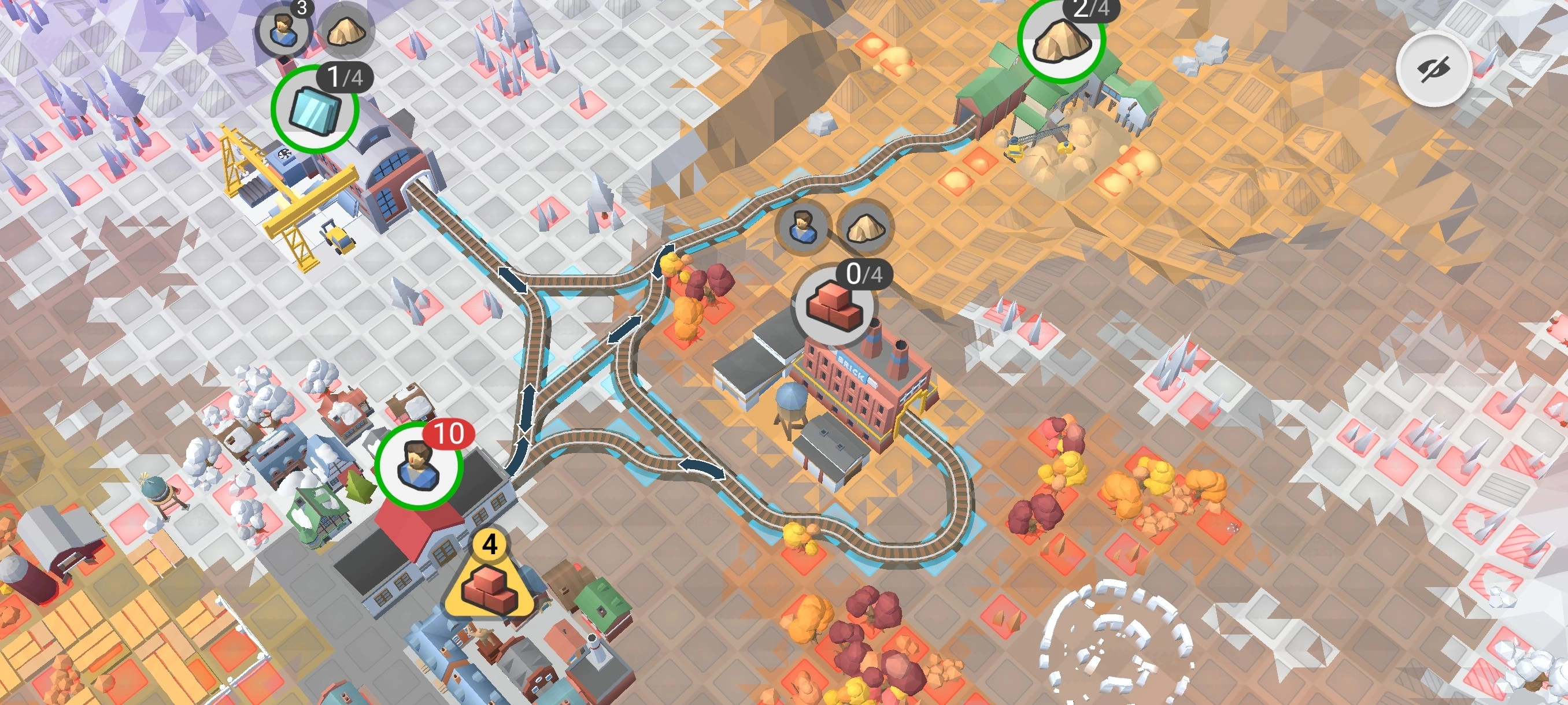The image size is (1568, 705).
Task: Click the small sand icon above the 0/4 bricks
Action: [867, 227]
